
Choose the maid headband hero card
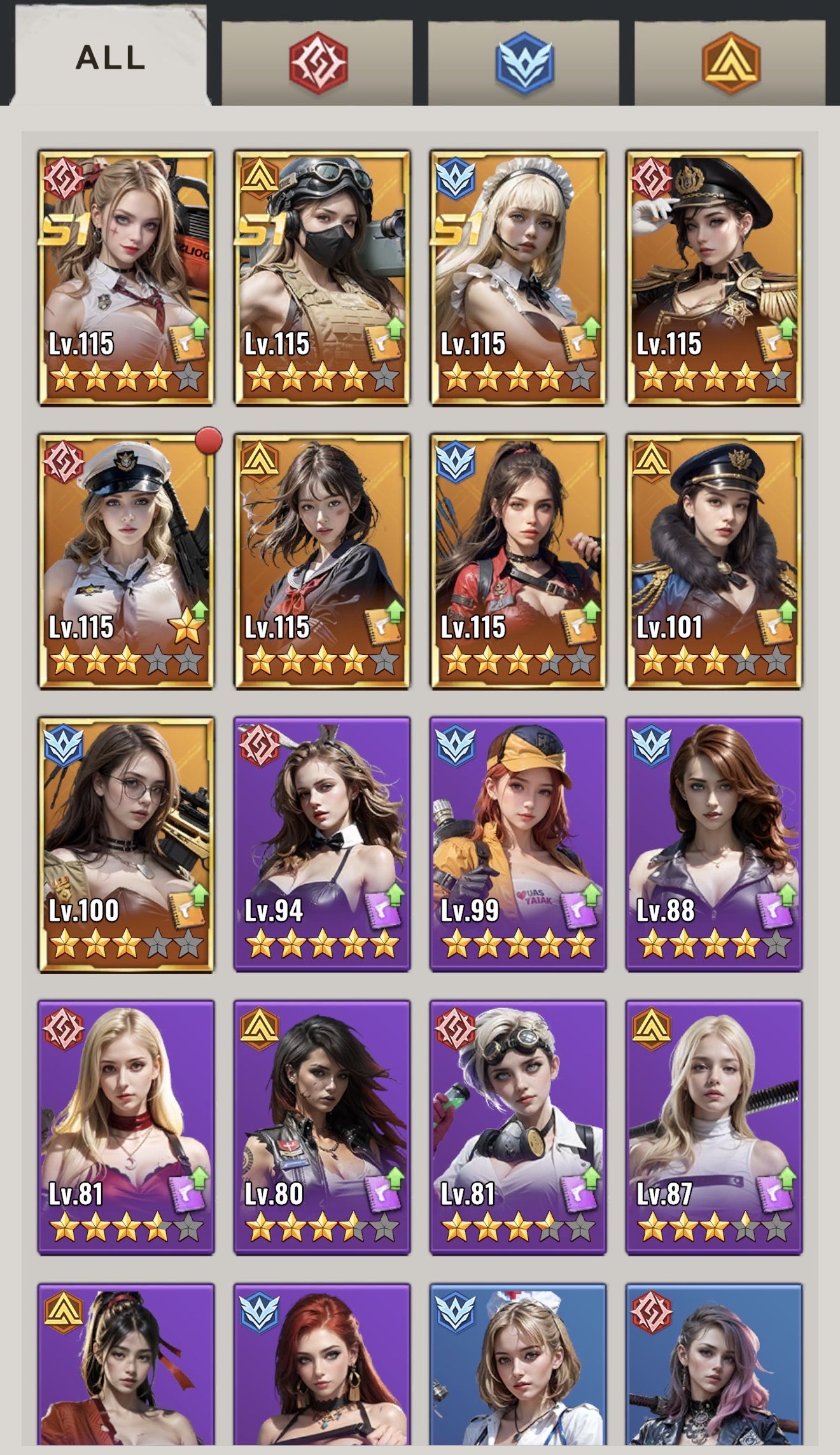[x=518, y=277]
